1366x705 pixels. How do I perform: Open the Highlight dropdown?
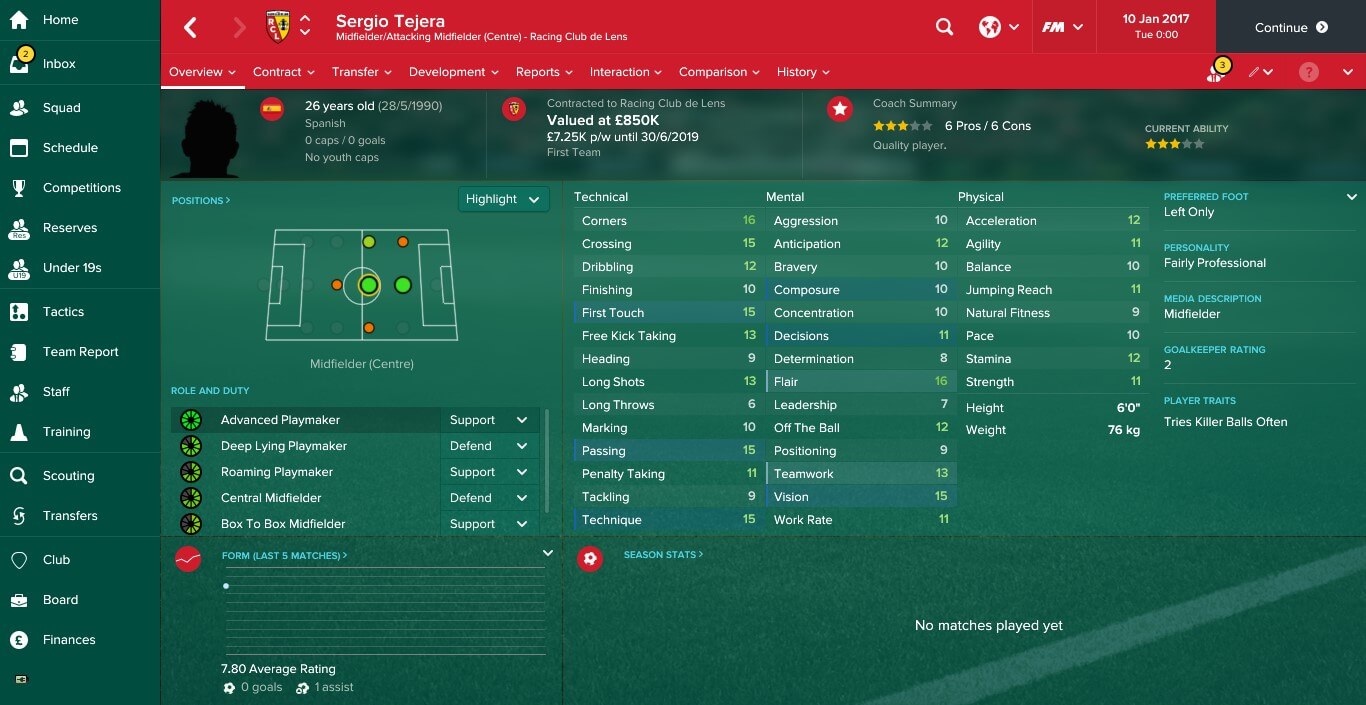click(x=502, y=199)
